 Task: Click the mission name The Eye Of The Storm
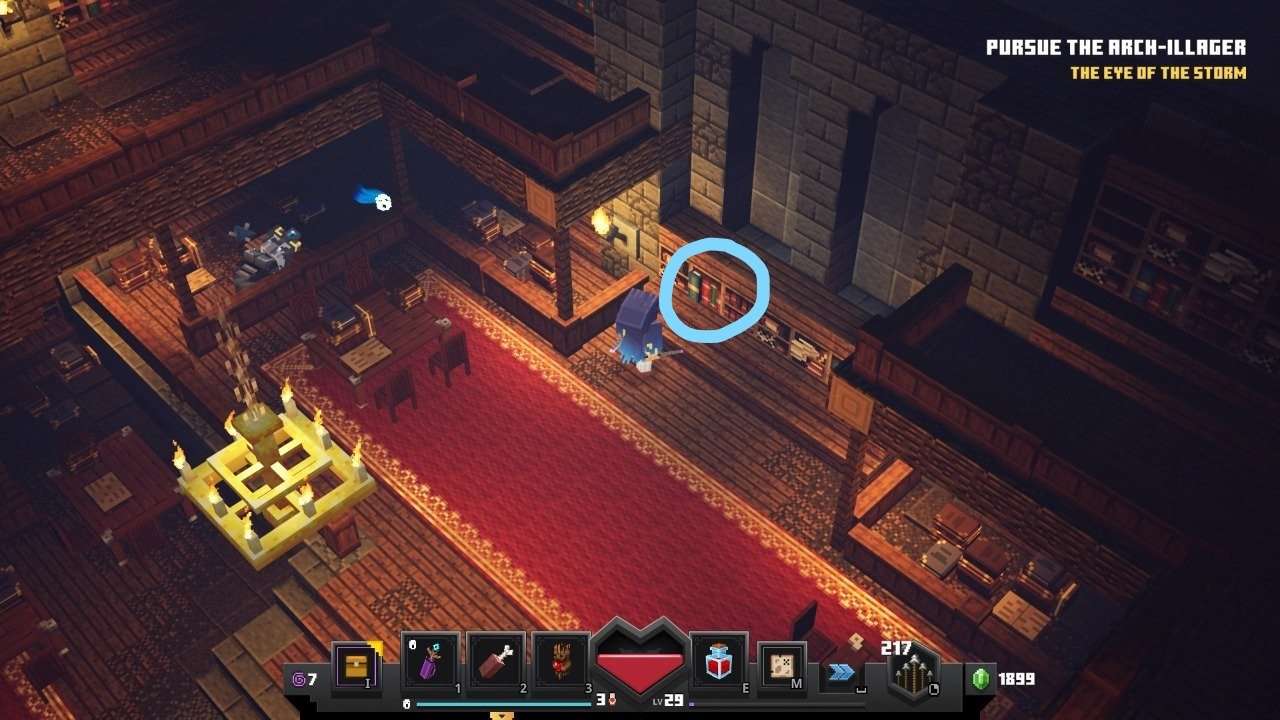[1157, 72]
